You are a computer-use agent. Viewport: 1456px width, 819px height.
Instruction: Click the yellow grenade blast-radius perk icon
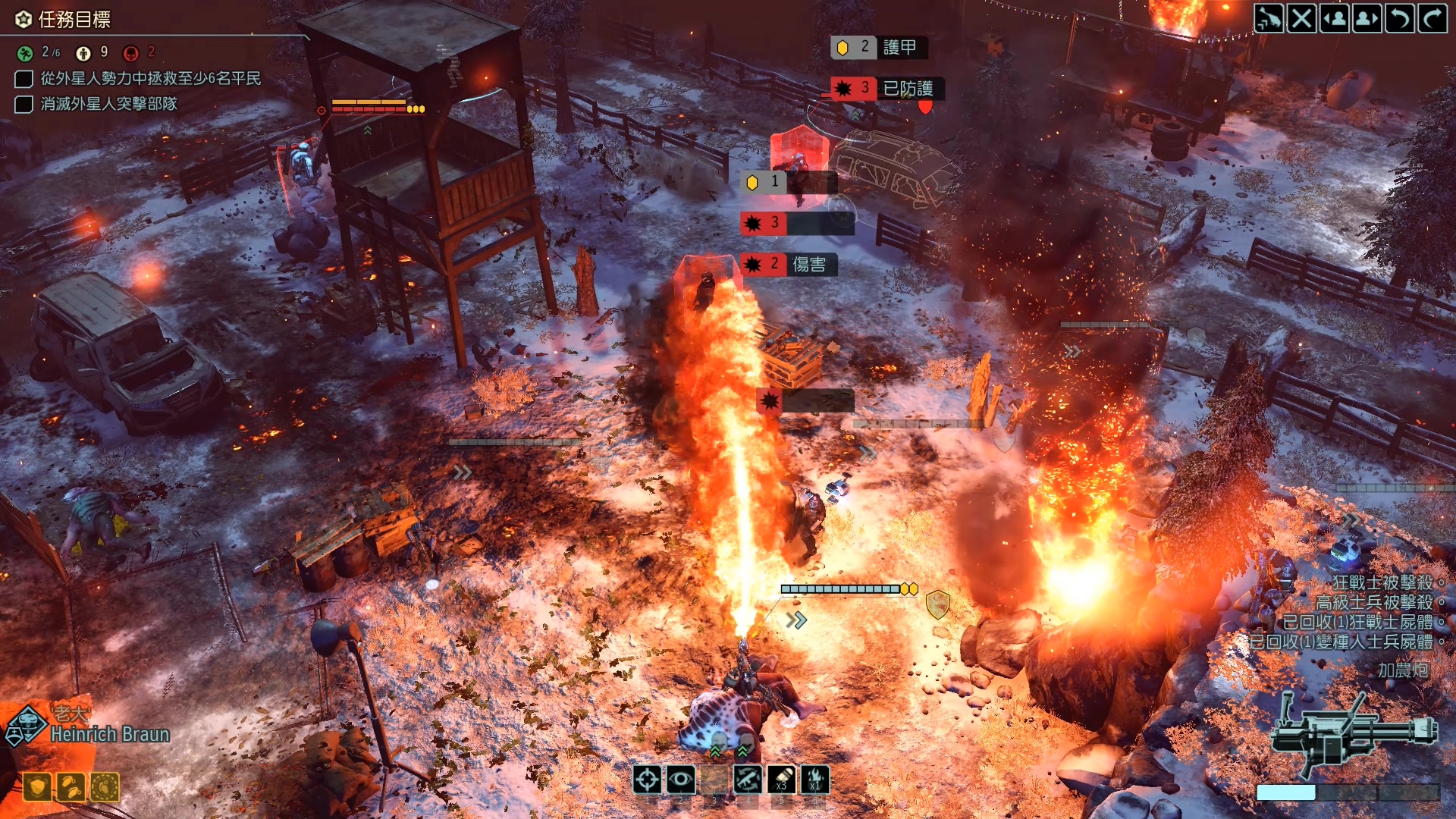click(105, 787)
